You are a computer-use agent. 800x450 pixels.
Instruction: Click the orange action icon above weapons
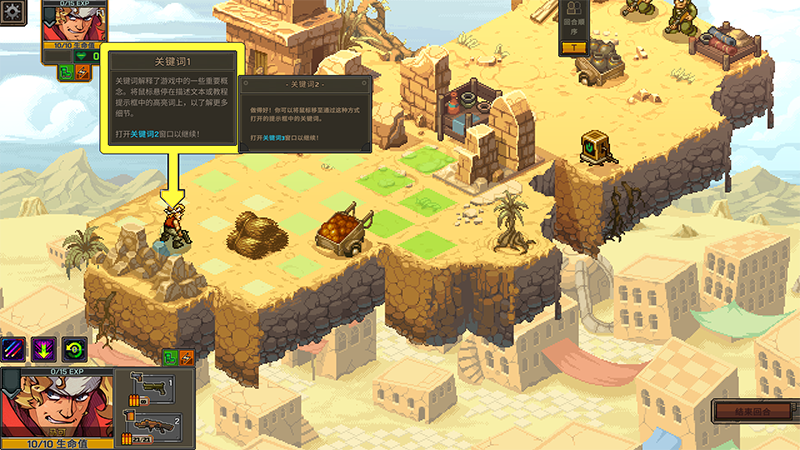186,357
